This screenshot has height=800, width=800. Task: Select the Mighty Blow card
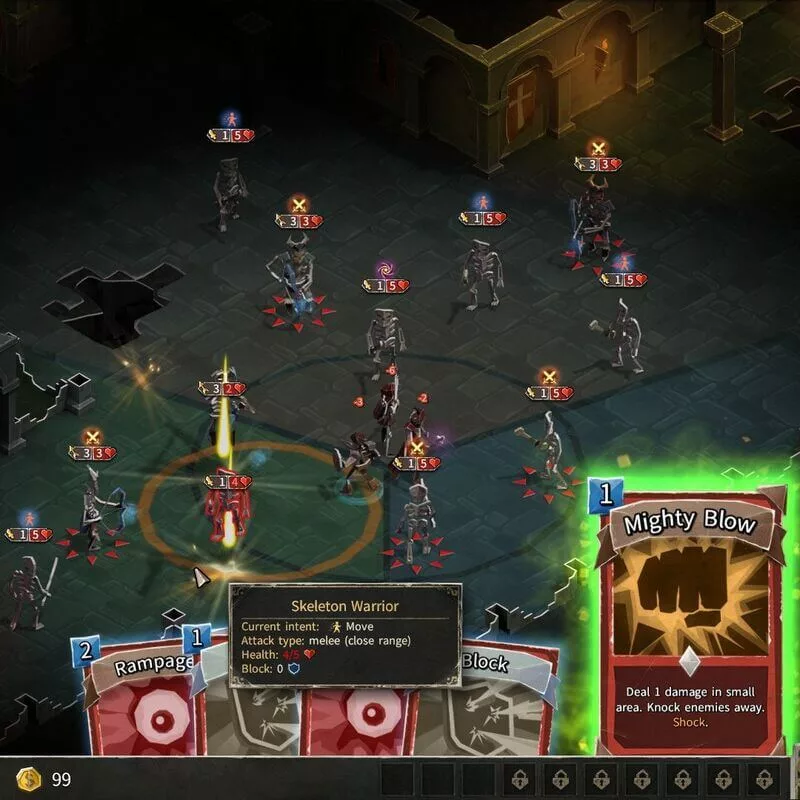[x=688, y=620]
